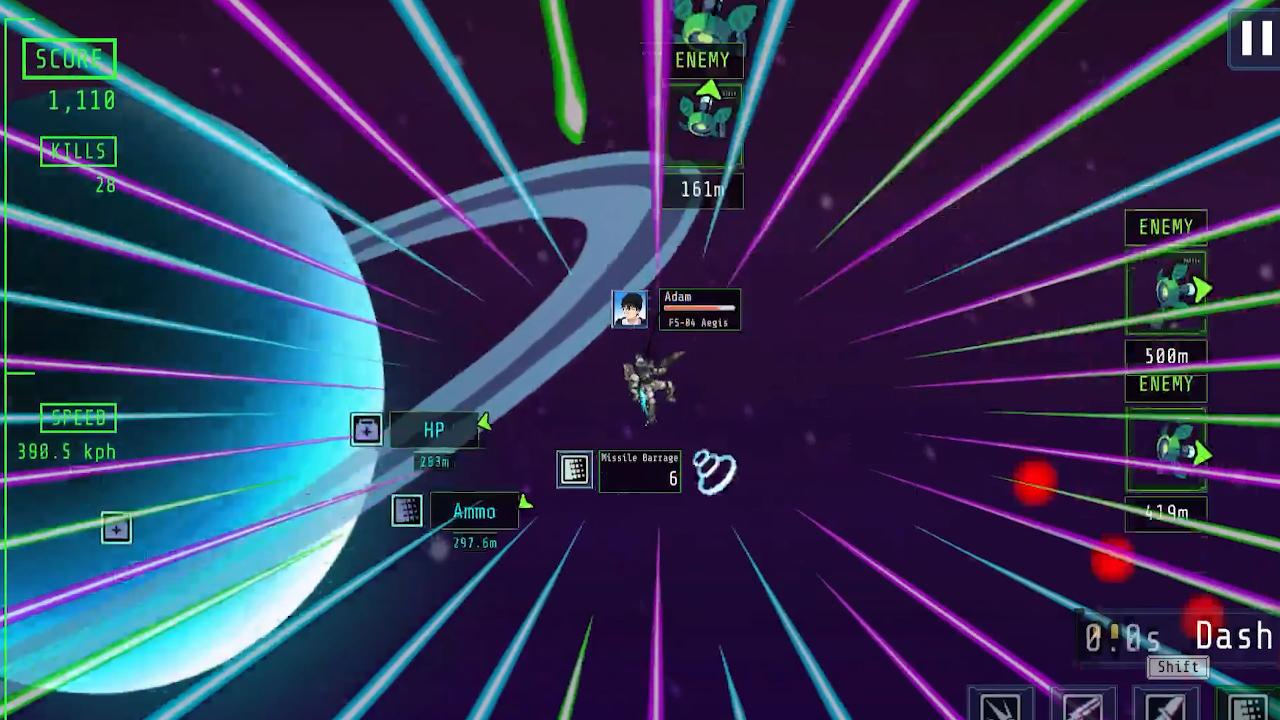Click the Ammo crate pickup icon
The height and width of the screenshot is (720, 1280).
406,510
